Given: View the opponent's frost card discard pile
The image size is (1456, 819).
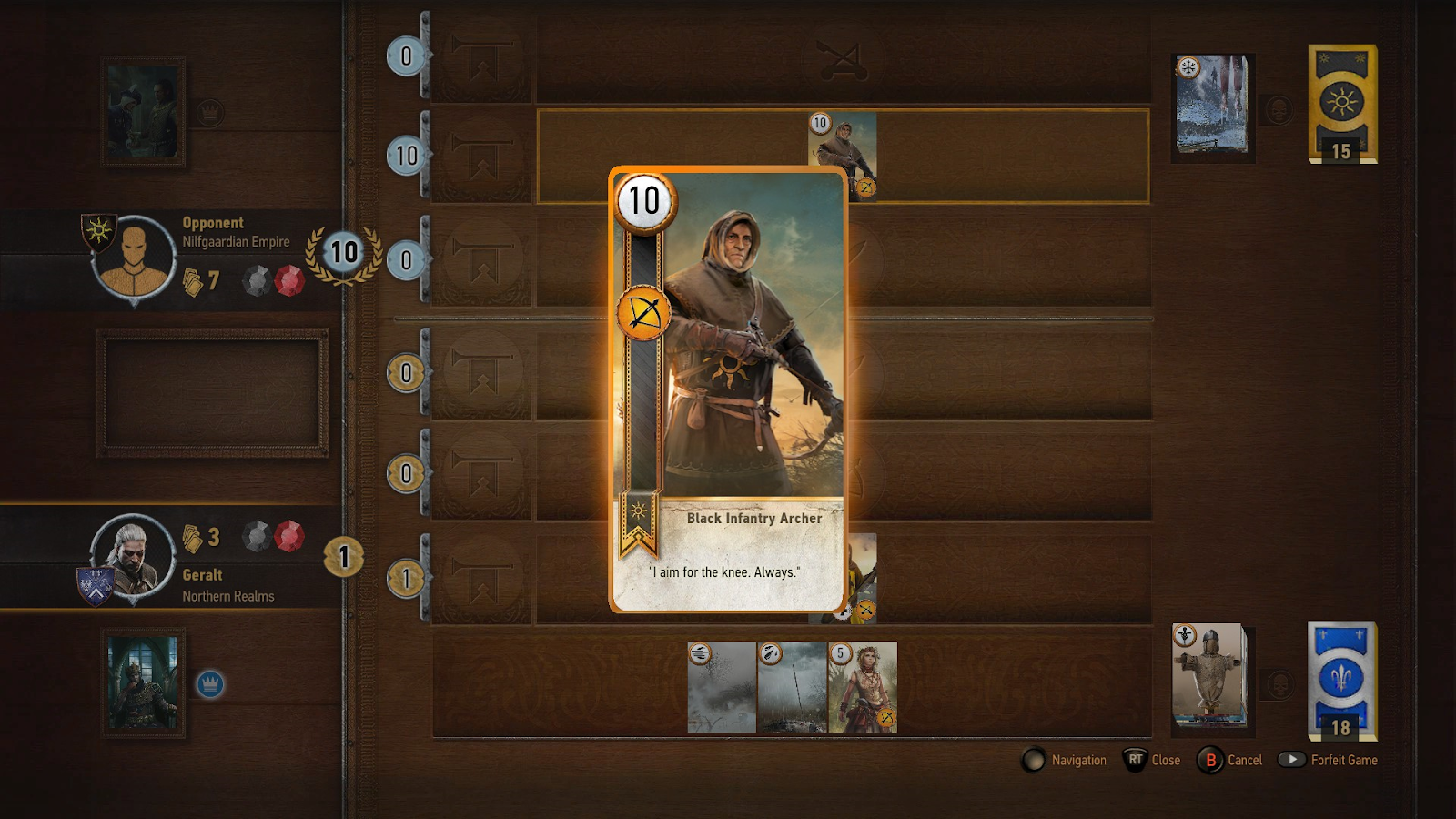Looking at the screenshot, I should [1211, 106].
